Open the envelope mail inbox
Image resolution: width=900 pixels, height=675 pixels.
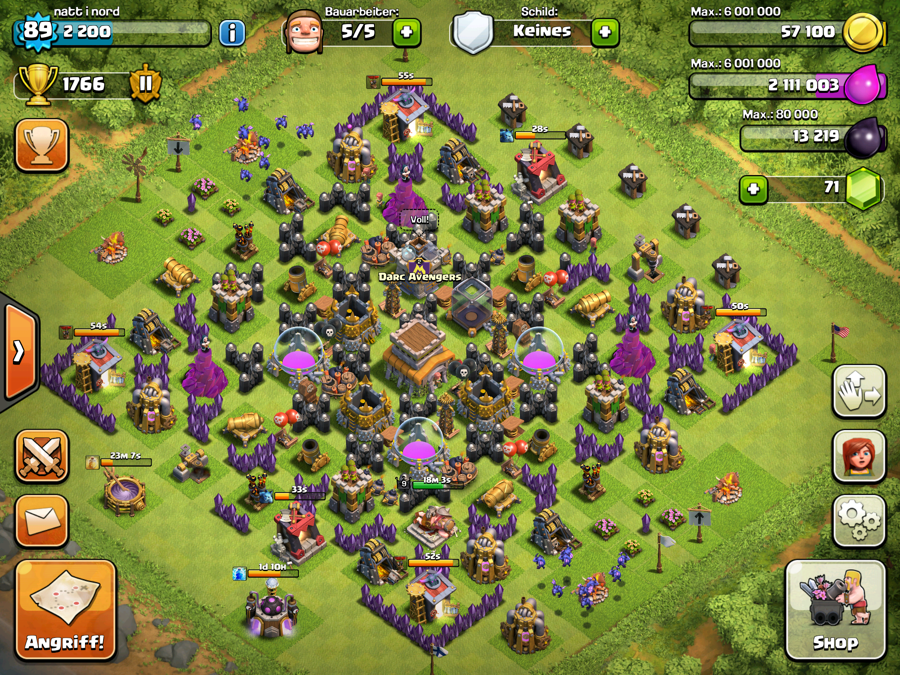coord(42,520)
